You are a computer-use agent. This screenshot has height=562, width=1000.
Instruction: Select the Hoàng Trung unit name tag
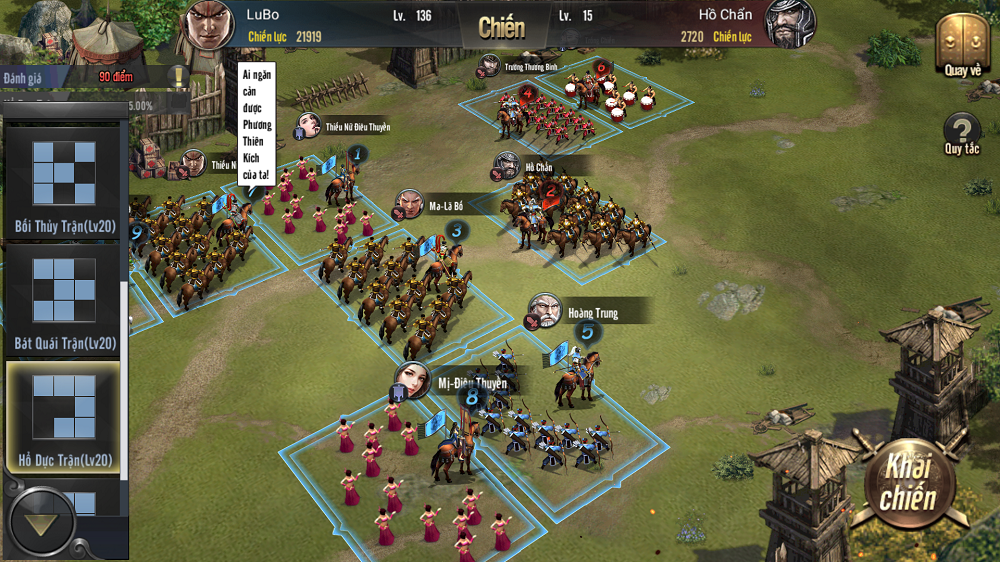pos(592,313)
